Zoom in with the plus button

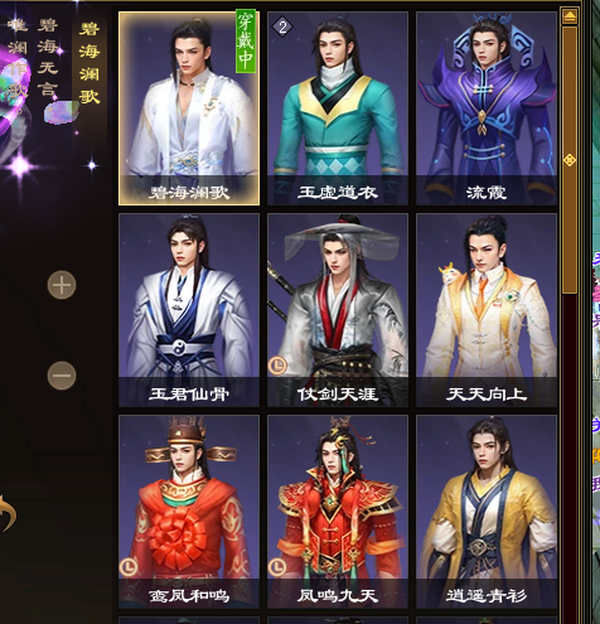point(62,285)
